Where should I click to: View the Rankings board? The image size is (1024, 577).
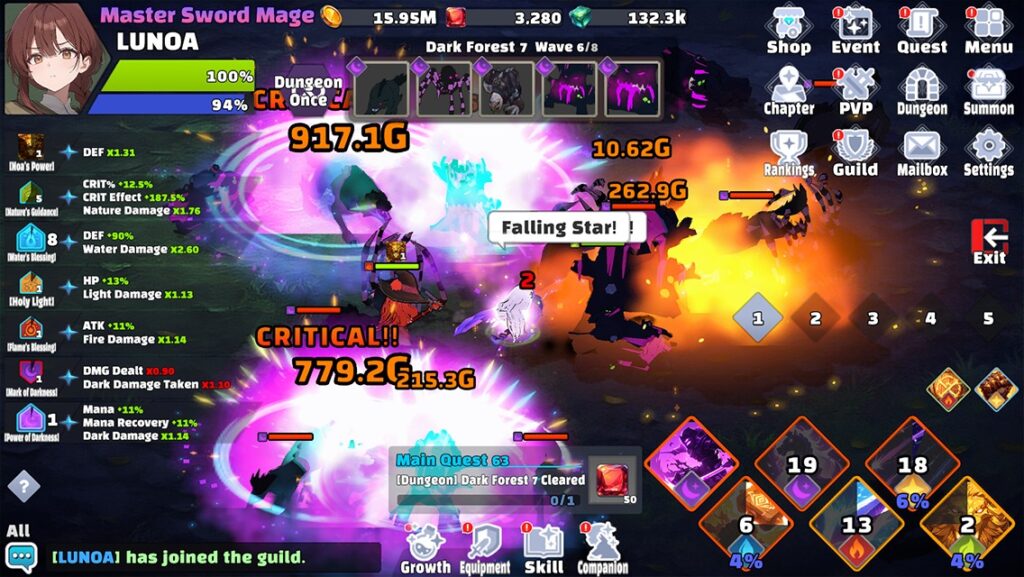click(x=788, y=152)
